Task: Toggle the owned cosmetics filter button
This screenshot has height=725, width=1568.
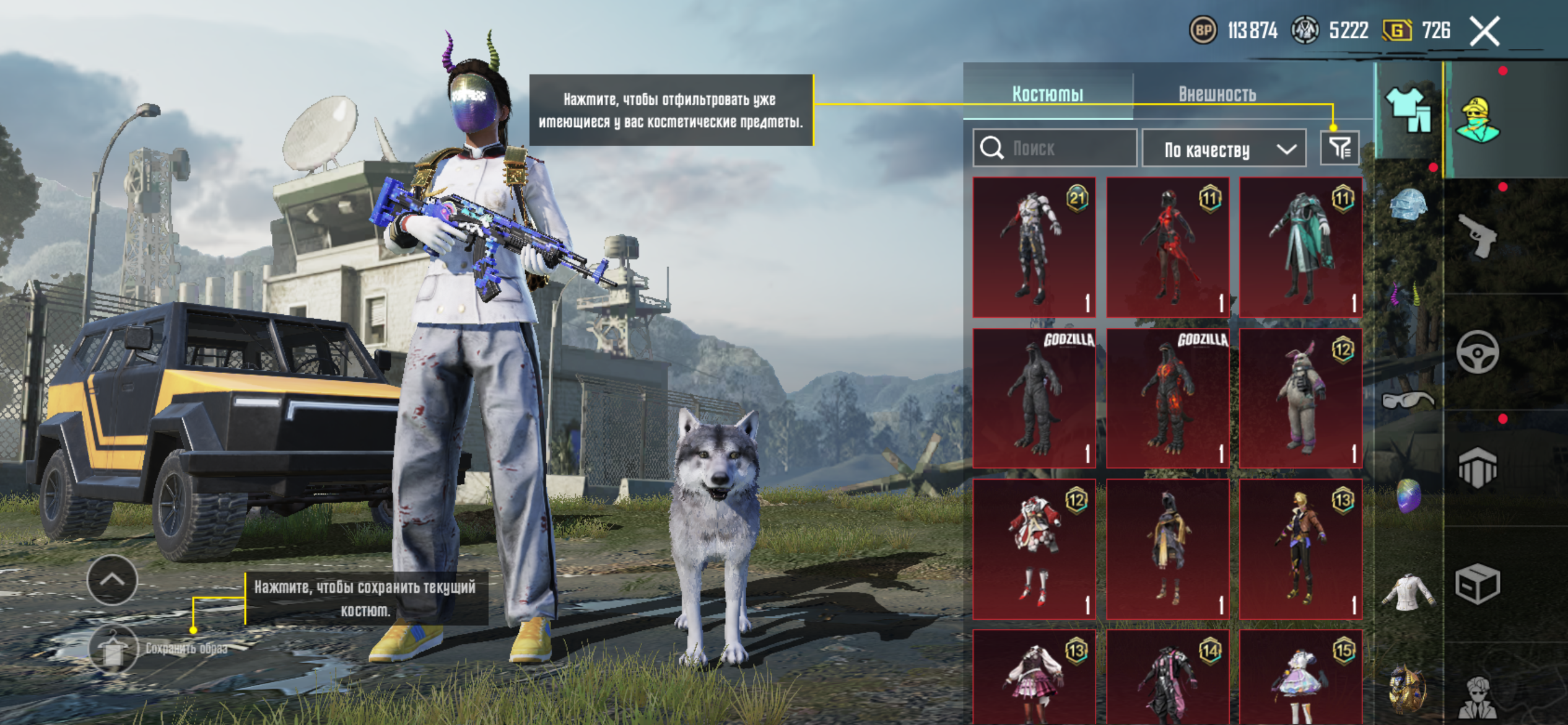Action: [x=1339, y=148]
